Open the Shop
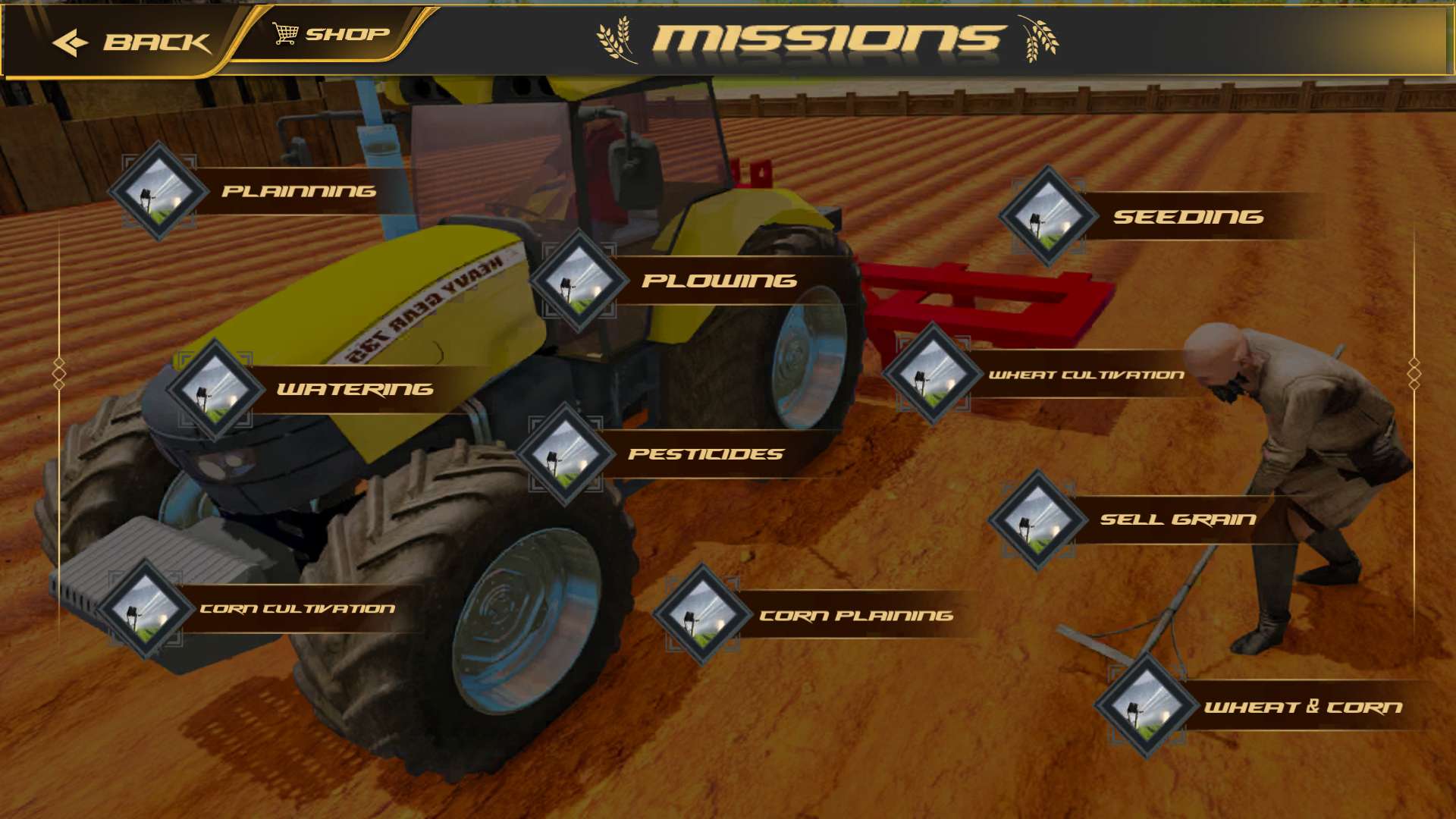Screen dimensions: 1456x819 coord(331,34)
